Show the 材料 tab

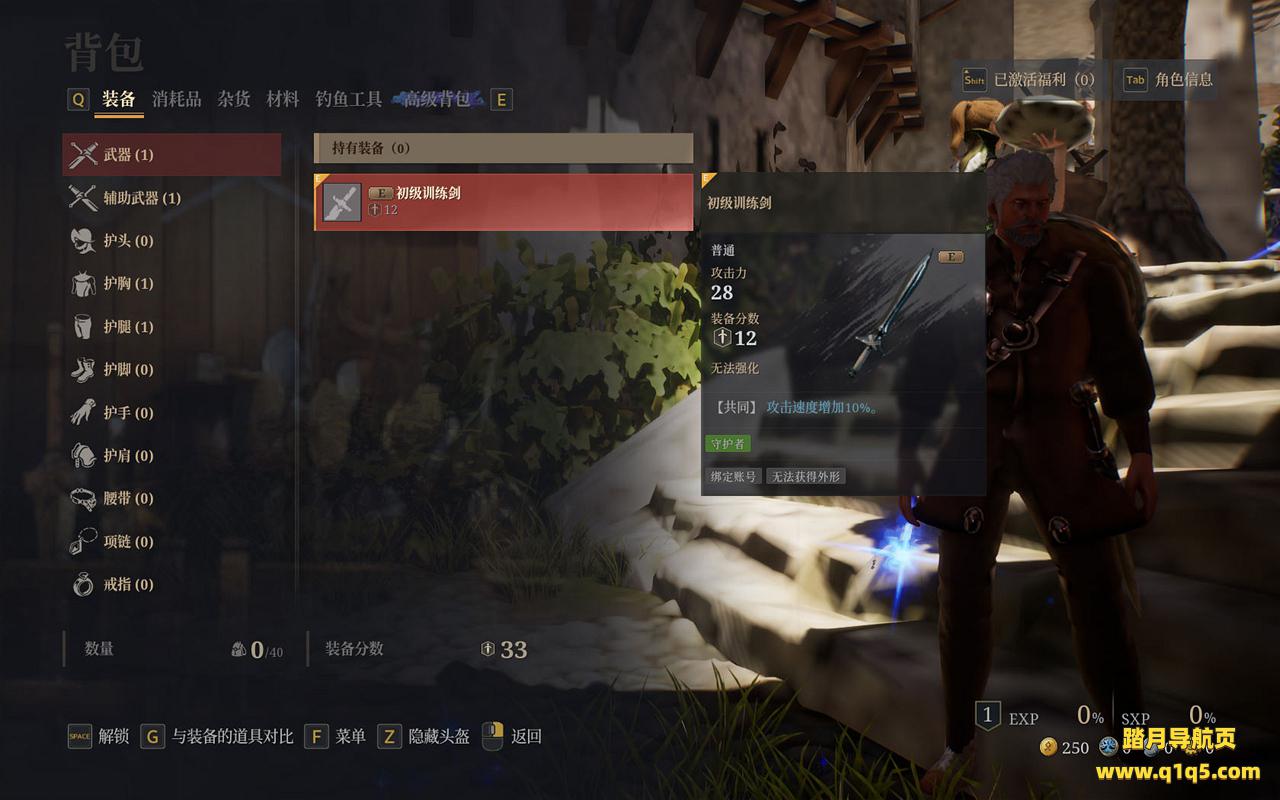(283, 99)
